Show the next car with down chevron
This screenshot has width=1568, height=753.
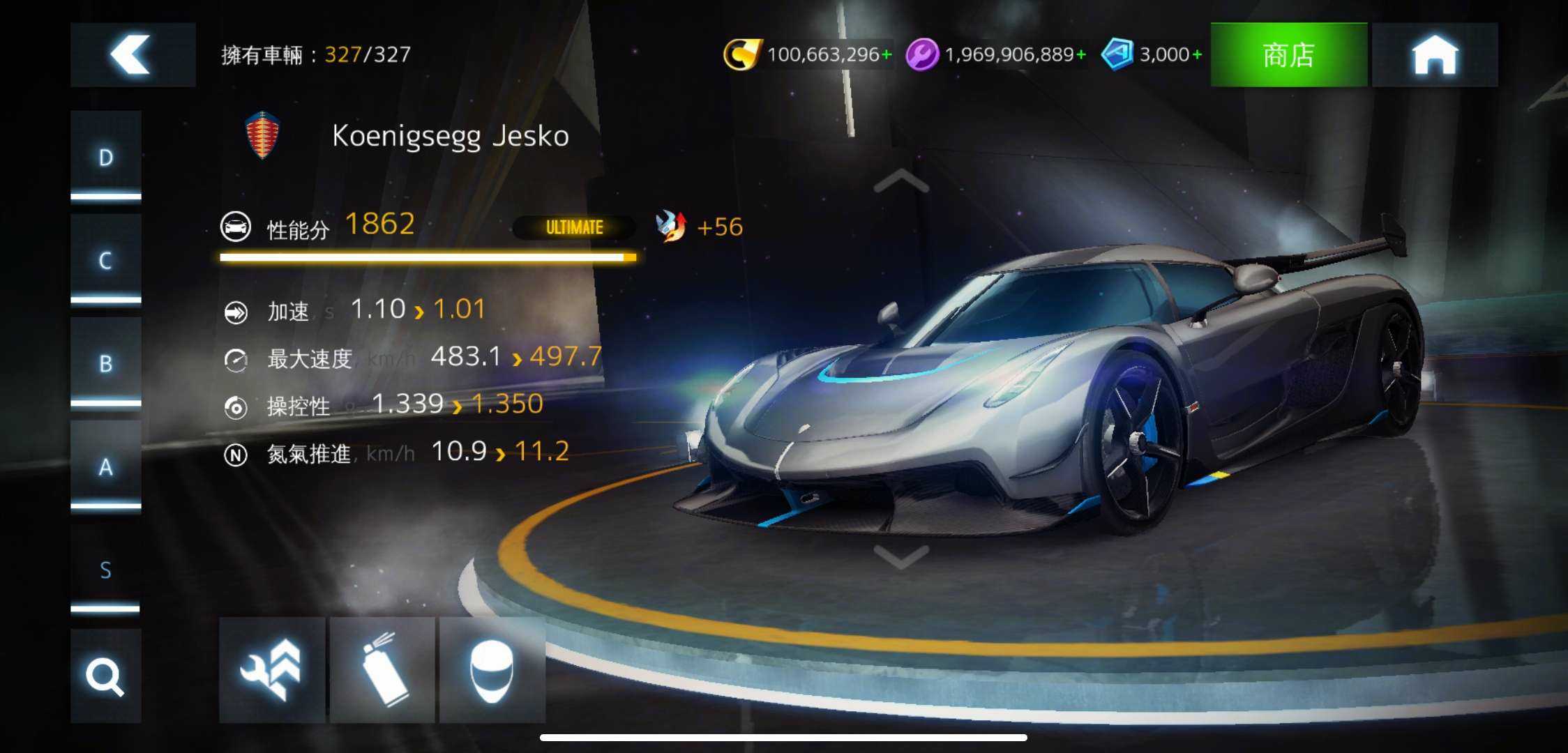(x=900, y=556)
